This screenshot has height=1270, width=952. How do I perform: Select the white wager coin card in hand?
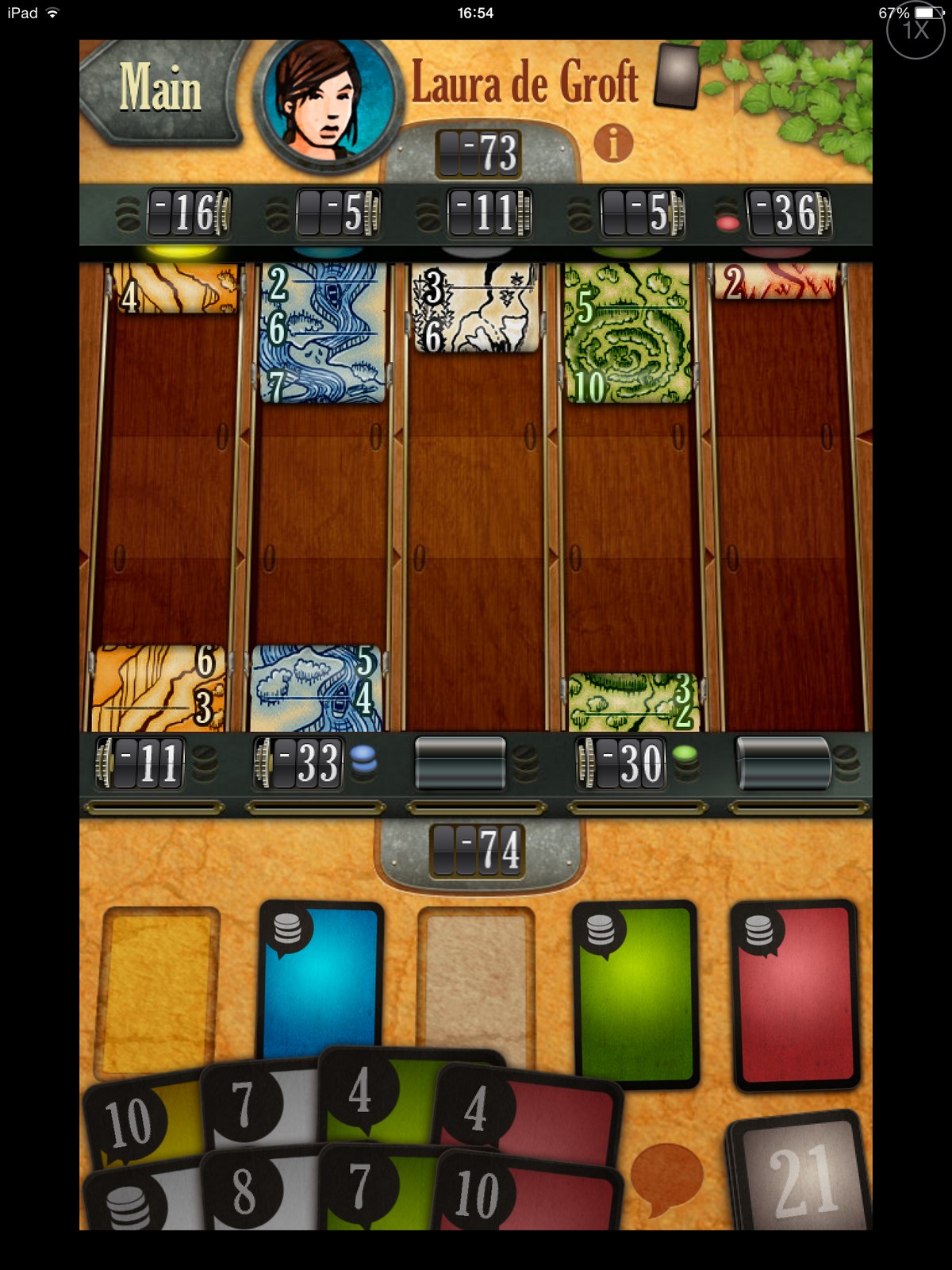click(135, 1203)
